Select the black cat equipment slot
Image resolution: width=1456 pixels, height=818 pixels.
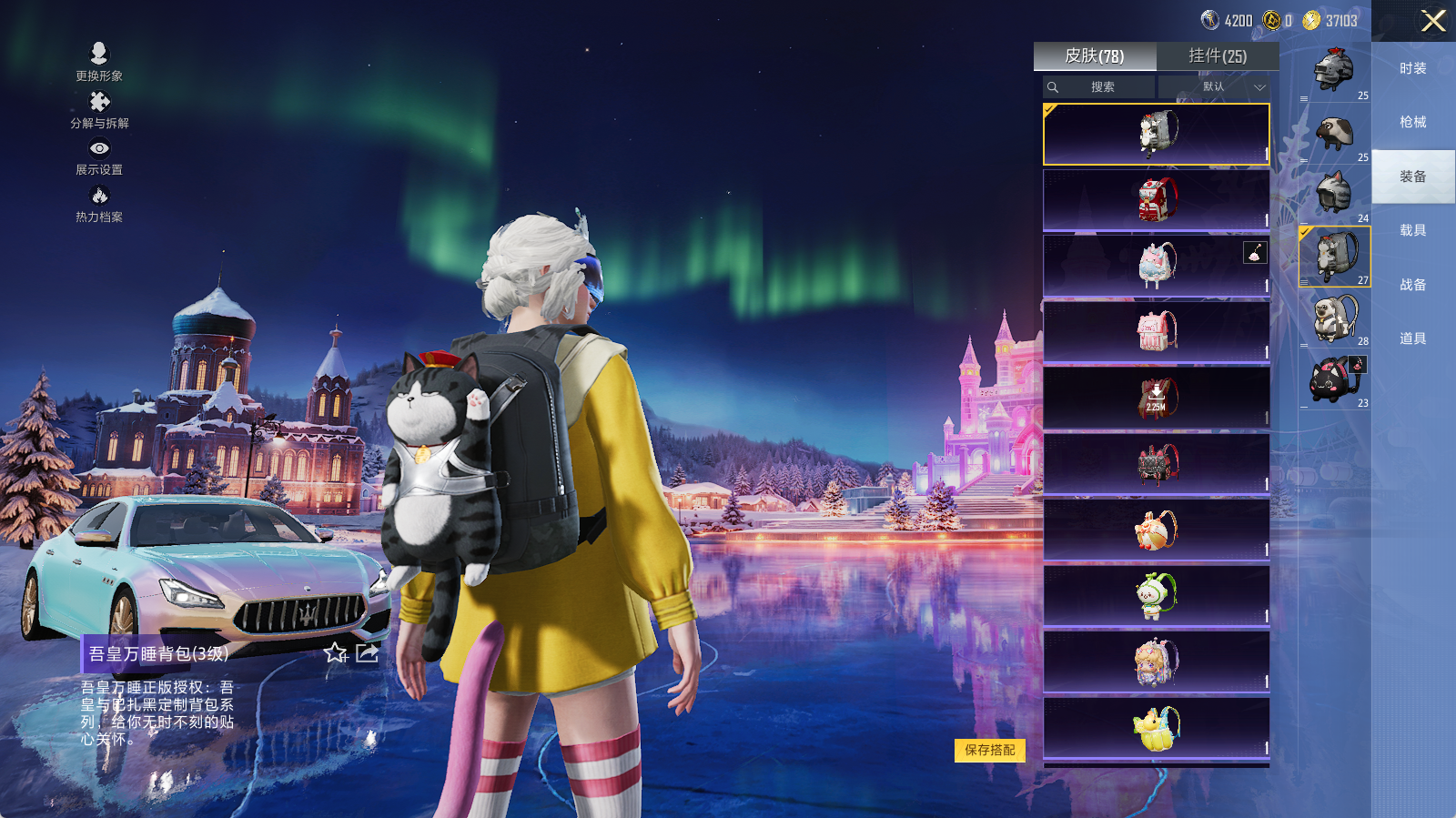1334,379
